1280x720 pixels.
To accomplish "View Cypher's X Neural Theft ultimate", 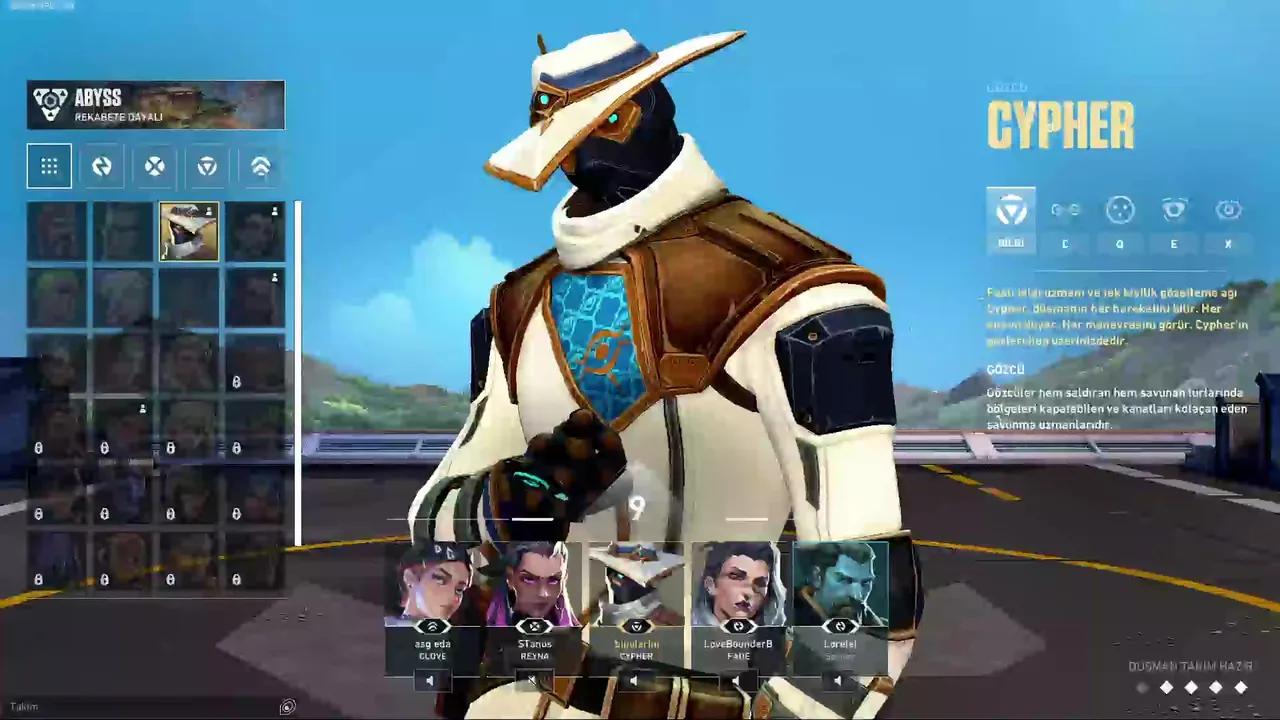I will click(x=1228, y=210).
